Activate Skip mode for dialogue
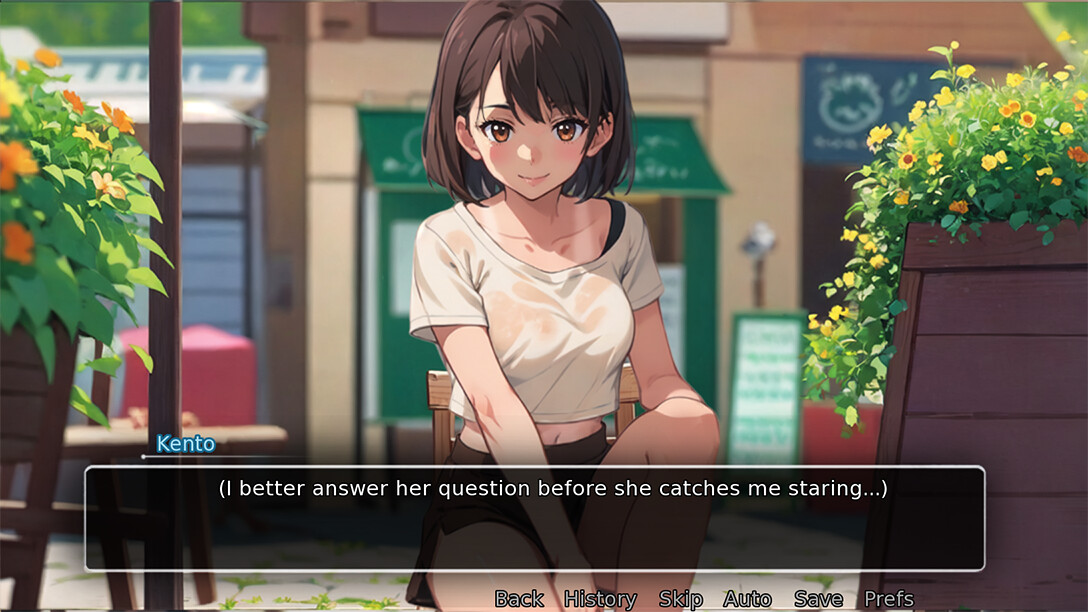The height and width of the screenshot is (612, 1088). click(x=680, y=599)
